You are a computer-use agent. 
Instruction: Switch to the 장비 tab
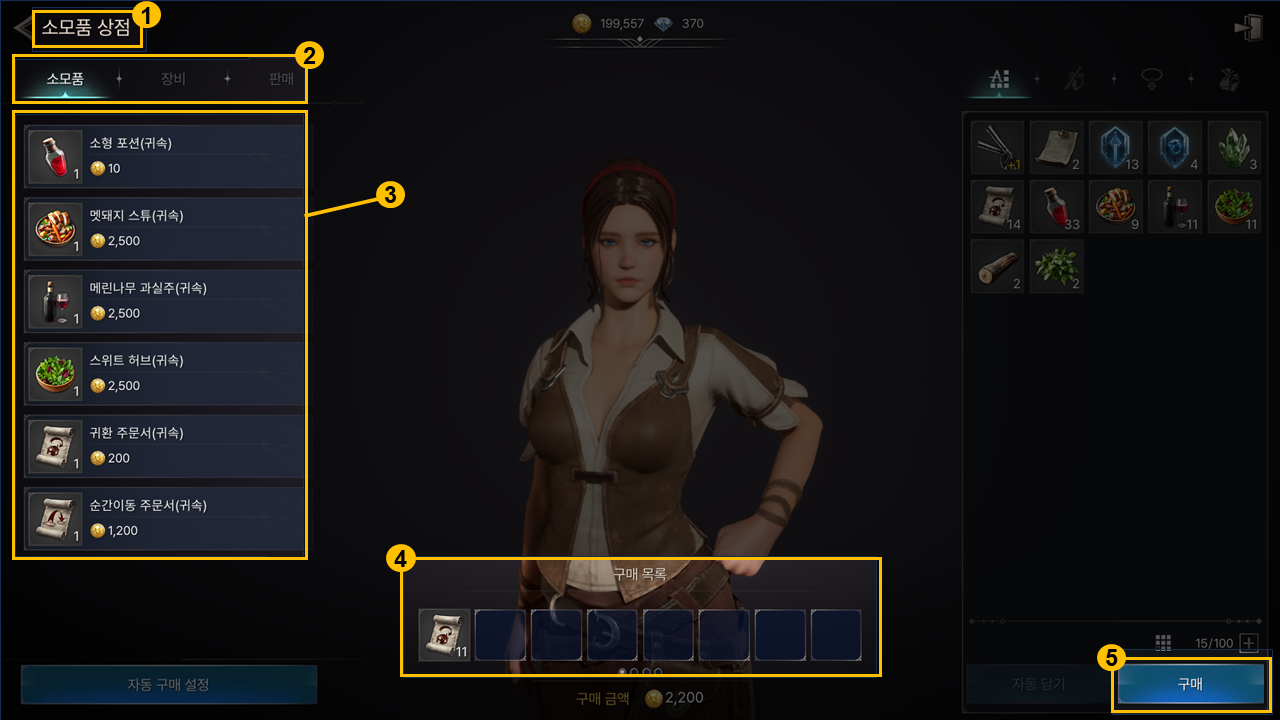[x=173, y=79]
